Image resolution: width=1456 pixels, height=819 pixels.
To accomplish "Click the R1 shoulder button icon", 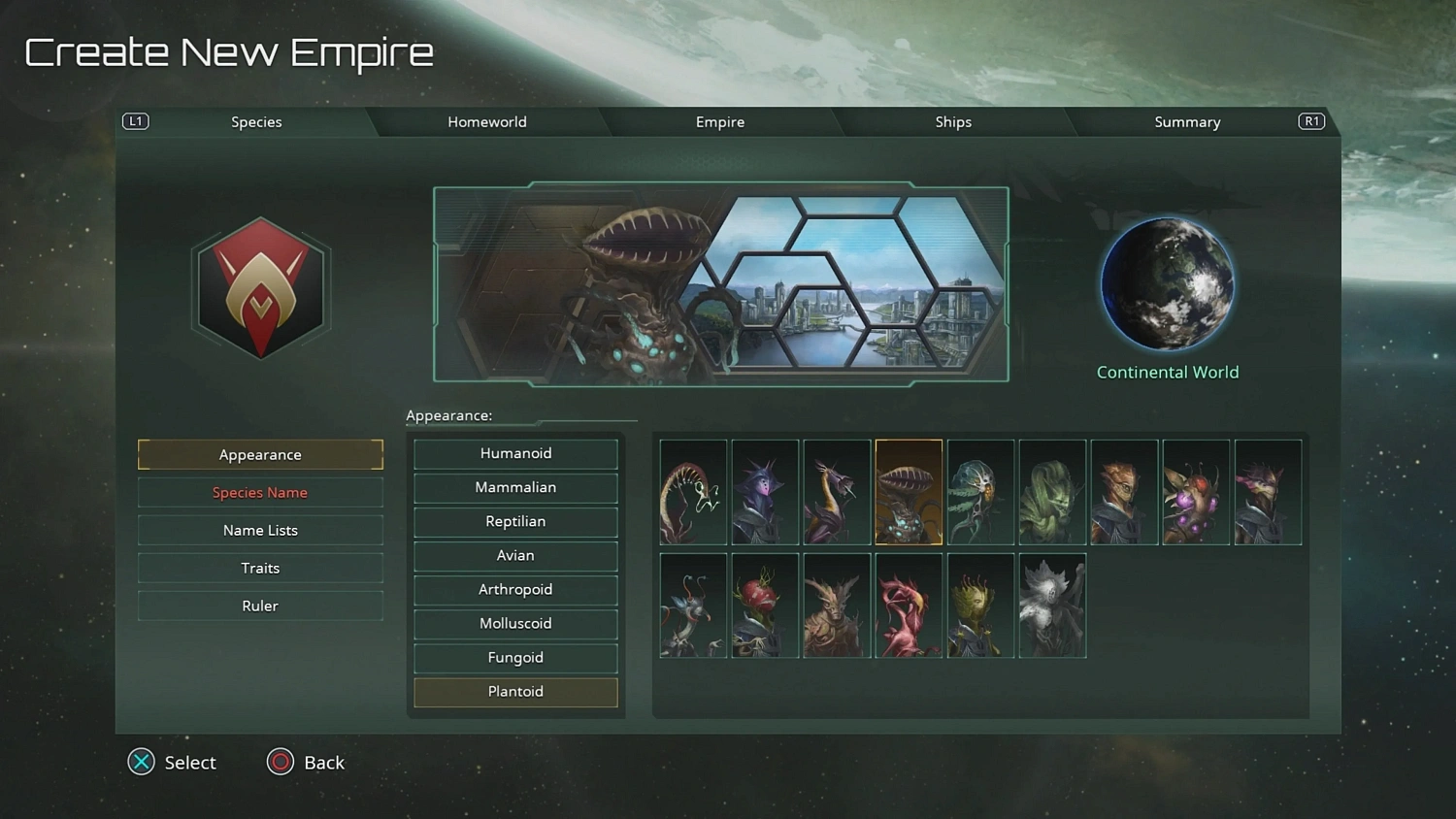I will 1311,121.
